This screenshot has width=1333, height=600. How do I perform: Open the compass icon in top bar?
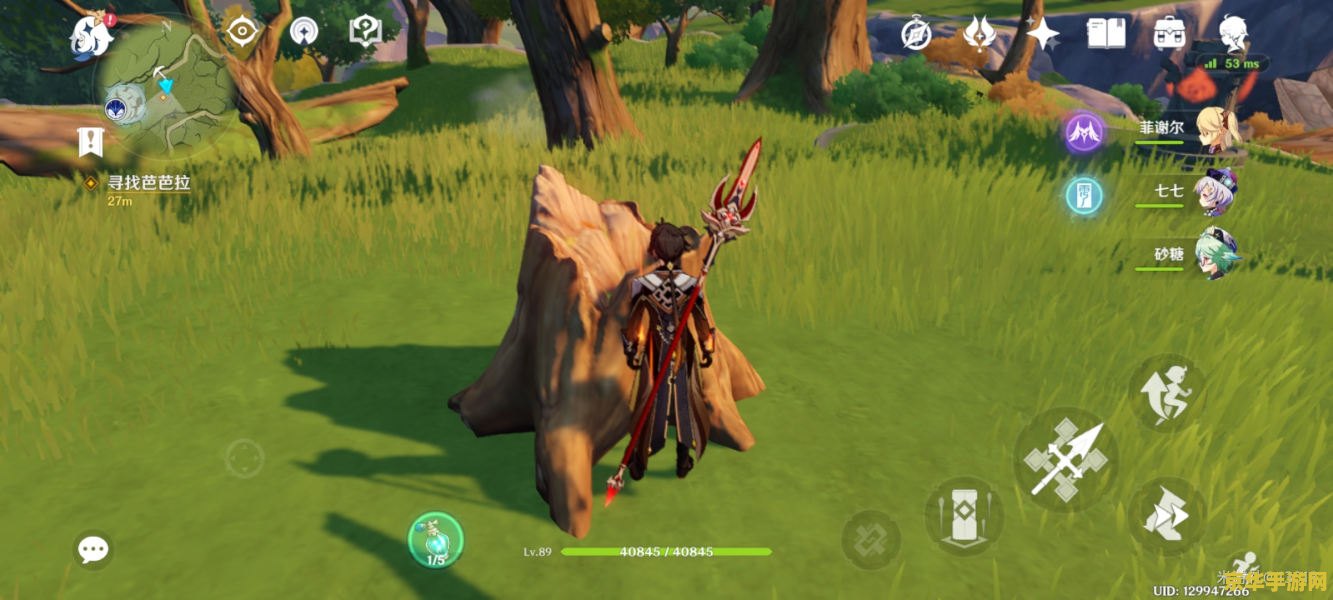(916, 34)
